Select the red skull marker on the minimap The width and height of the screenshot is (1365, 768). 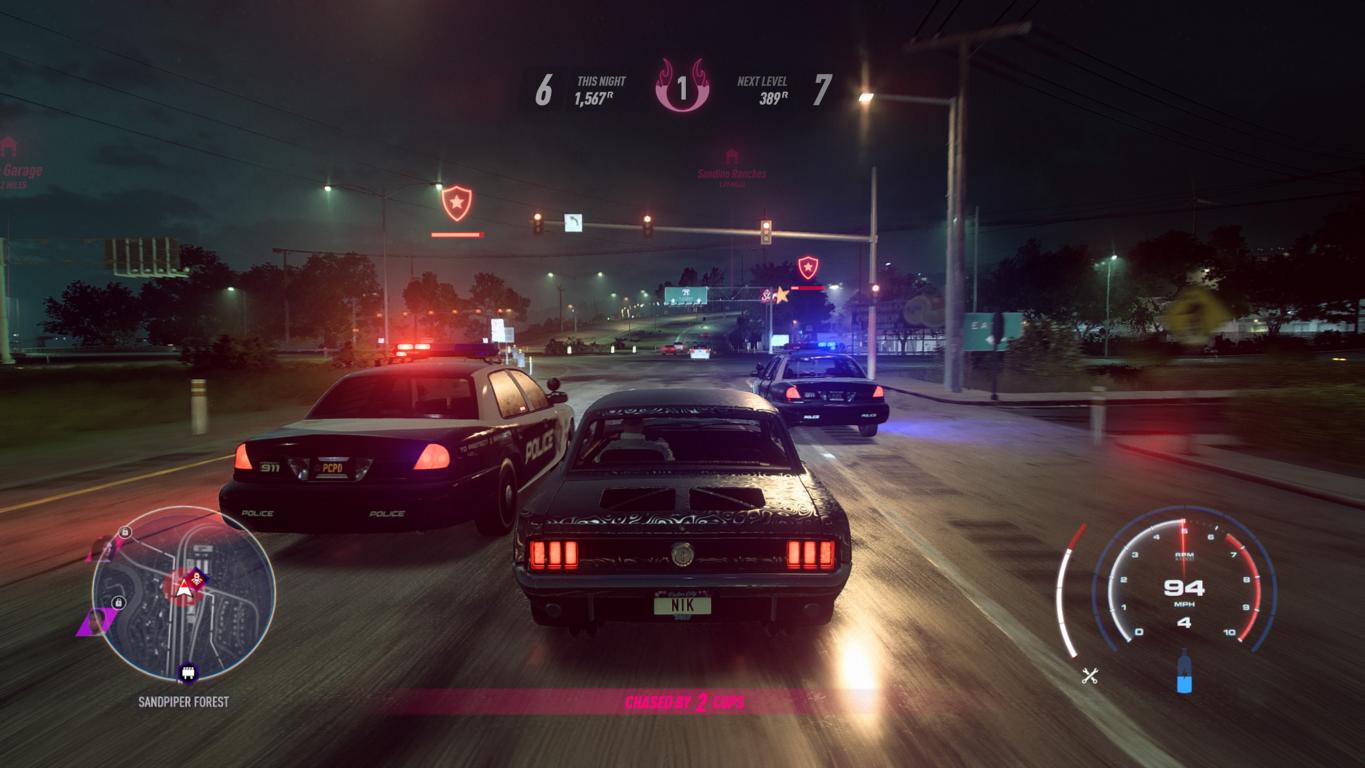(x=197, y=577)
